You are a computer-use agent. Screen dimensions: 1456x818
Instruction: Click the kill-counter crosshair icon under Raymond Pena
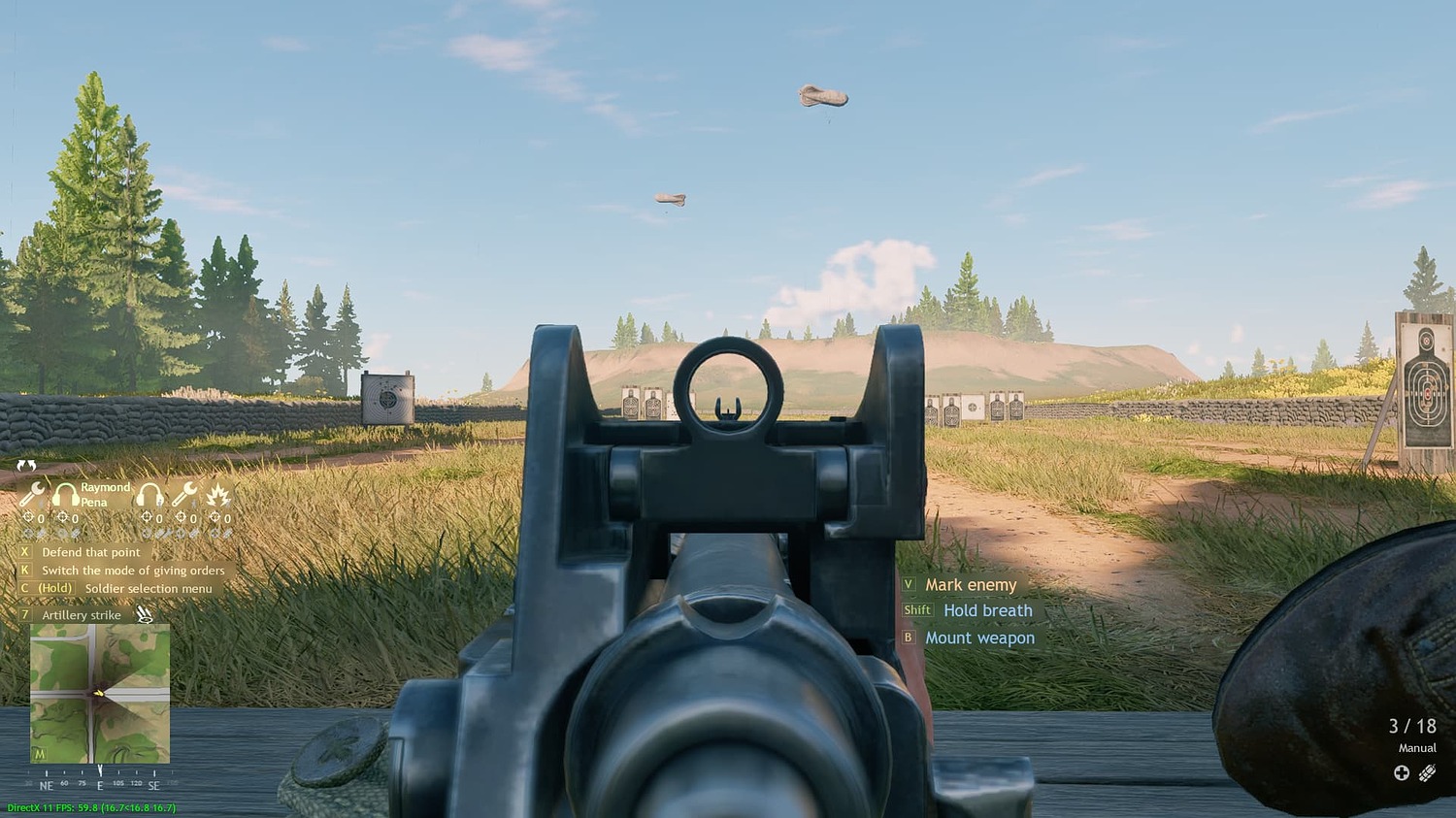(63, 517)
